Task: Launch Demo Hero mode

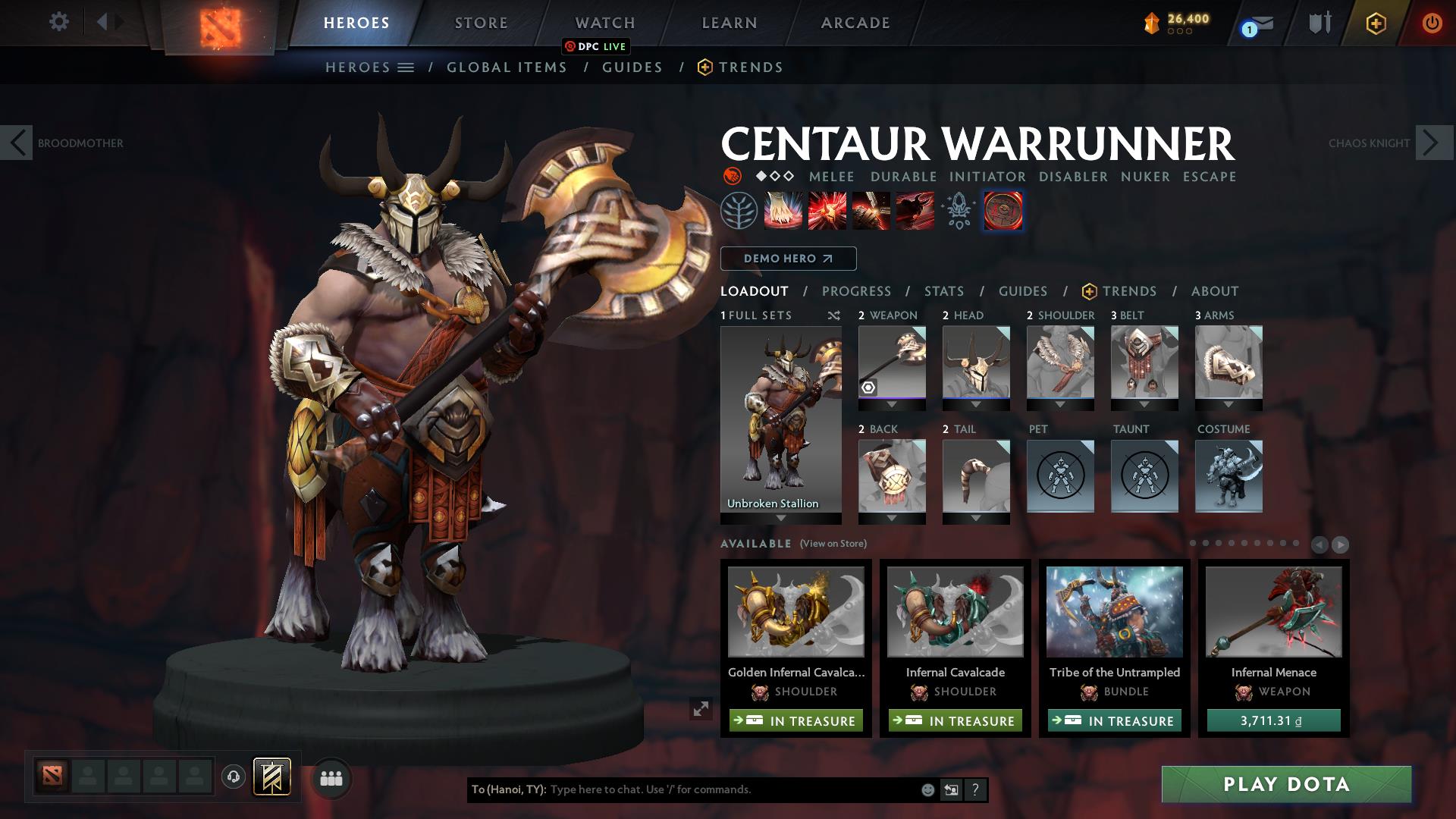Action: click(x=788, y=259)
